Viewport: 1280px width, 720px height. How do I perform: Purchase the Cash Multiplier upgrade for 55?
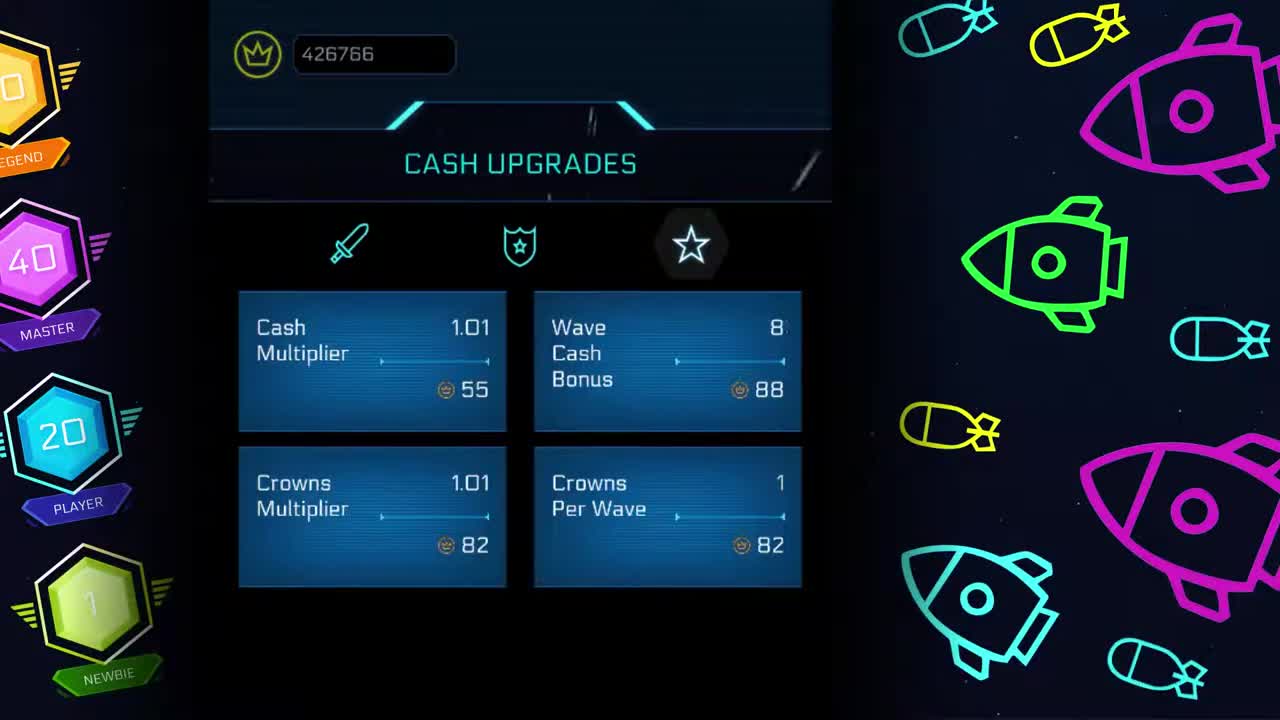[372, 362]
